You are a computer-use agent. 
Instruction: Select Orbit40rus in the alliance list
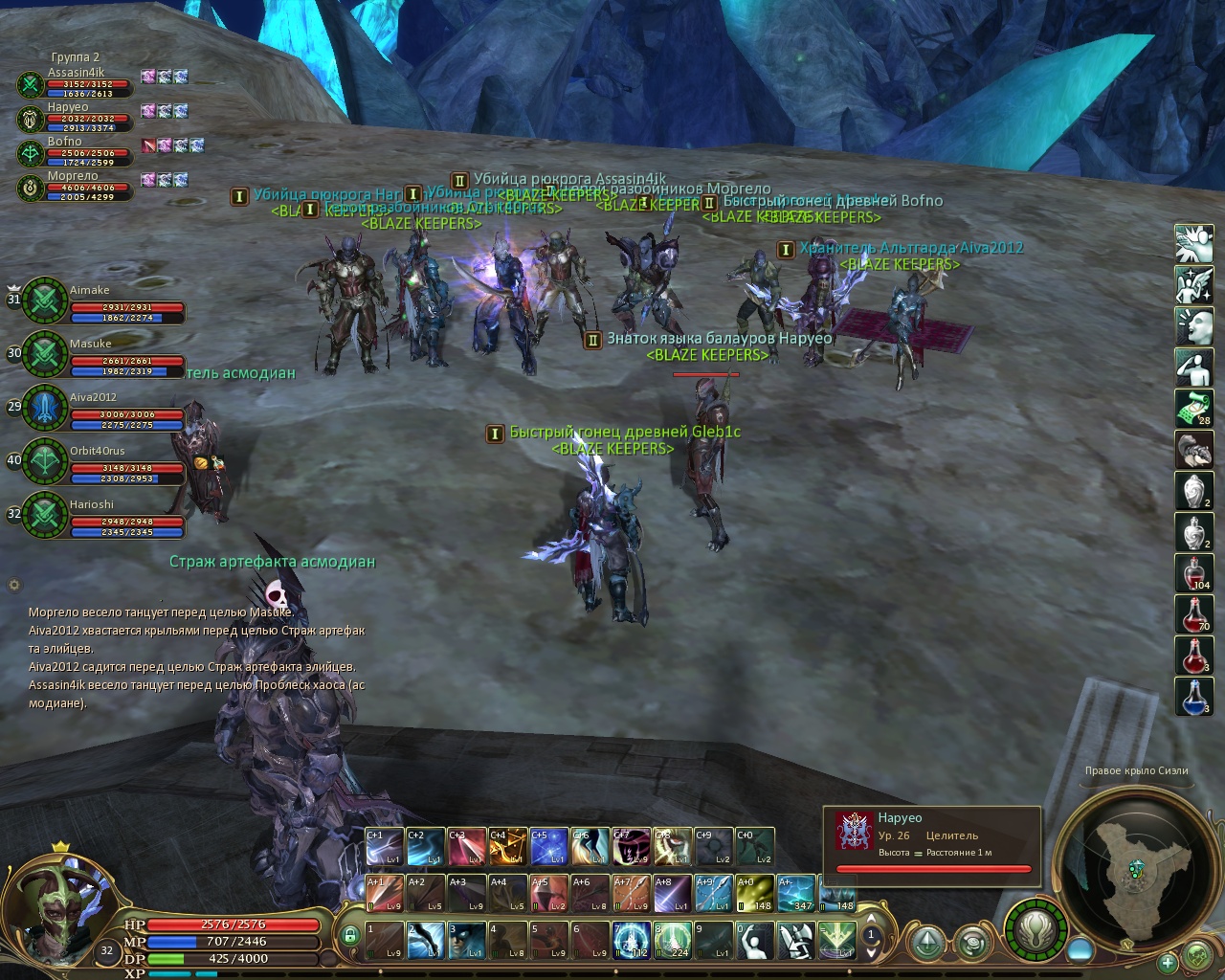coord(45,462)
